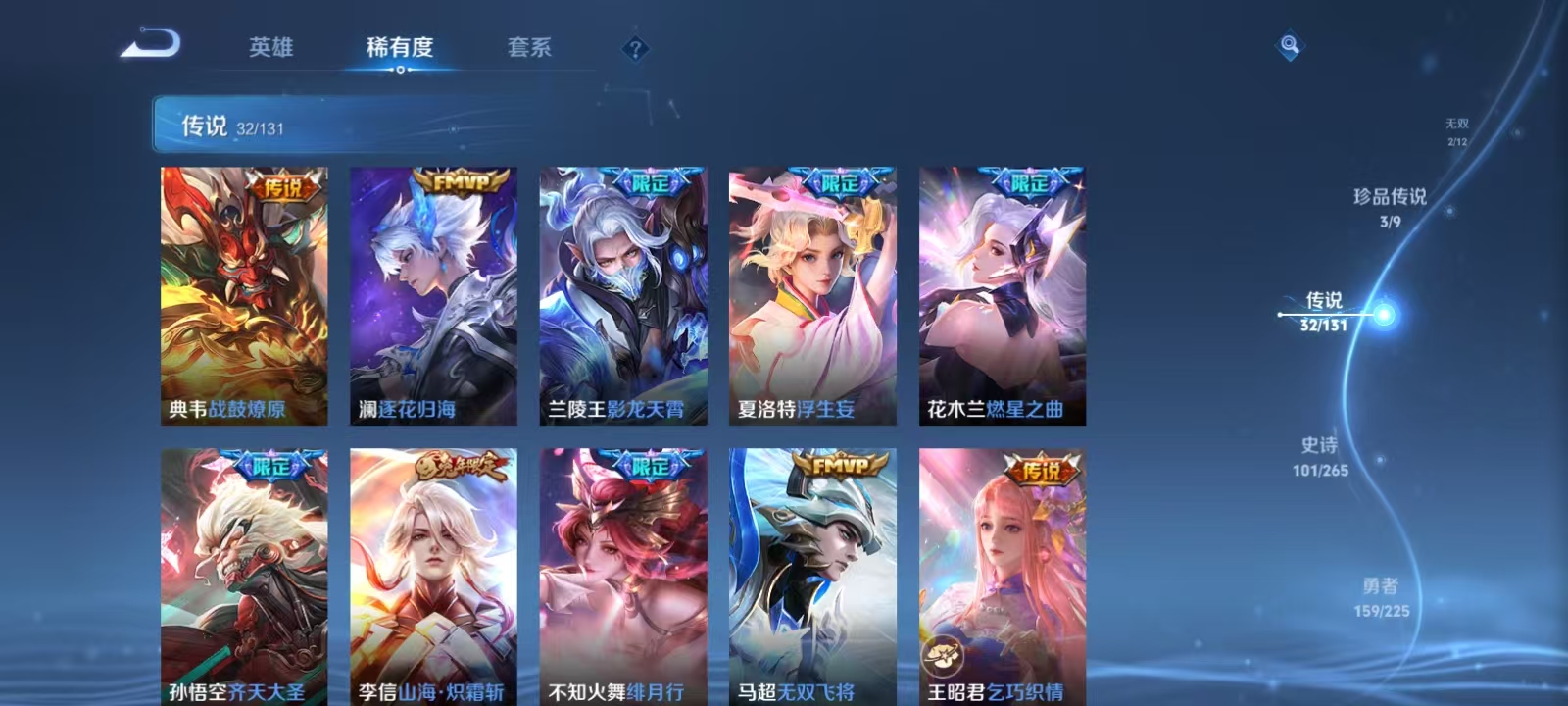Select 珍品传说 on the rarity timeline
The width and height of the screenshot is (1568, 706).
point(1387,195)
